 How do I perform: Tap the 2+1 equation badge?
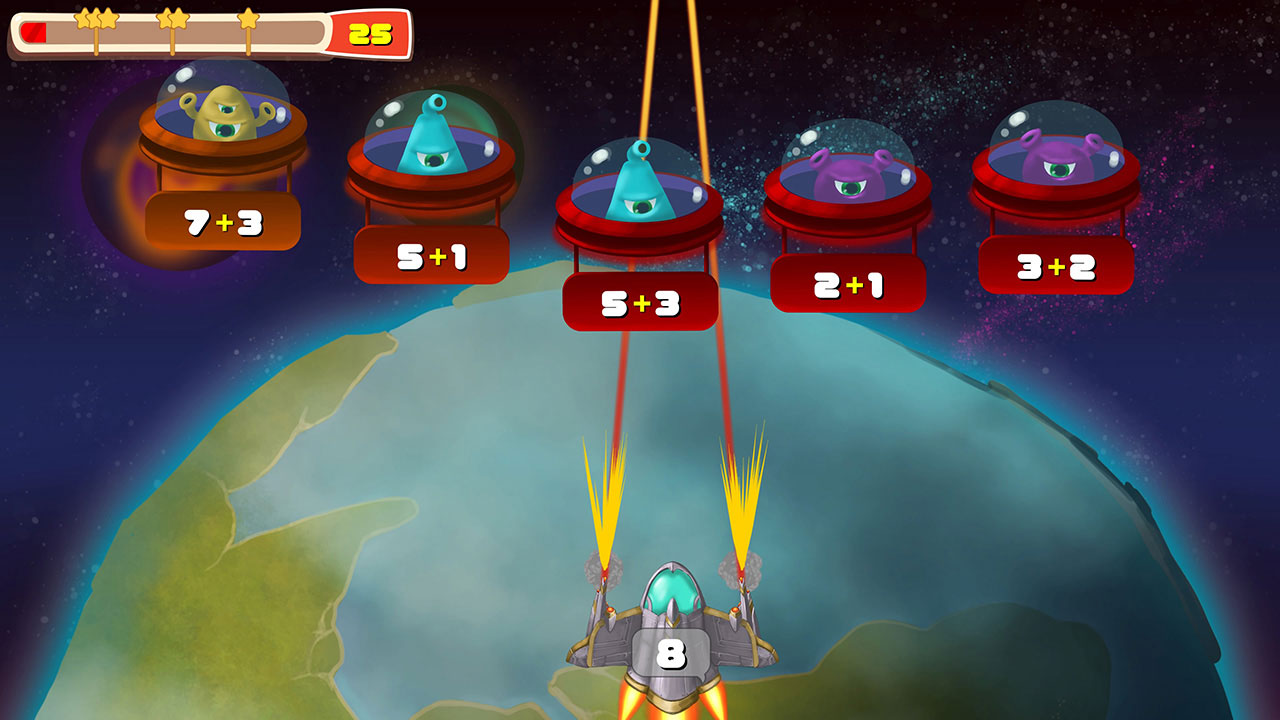pyautogui.click(x=848, y=286)
